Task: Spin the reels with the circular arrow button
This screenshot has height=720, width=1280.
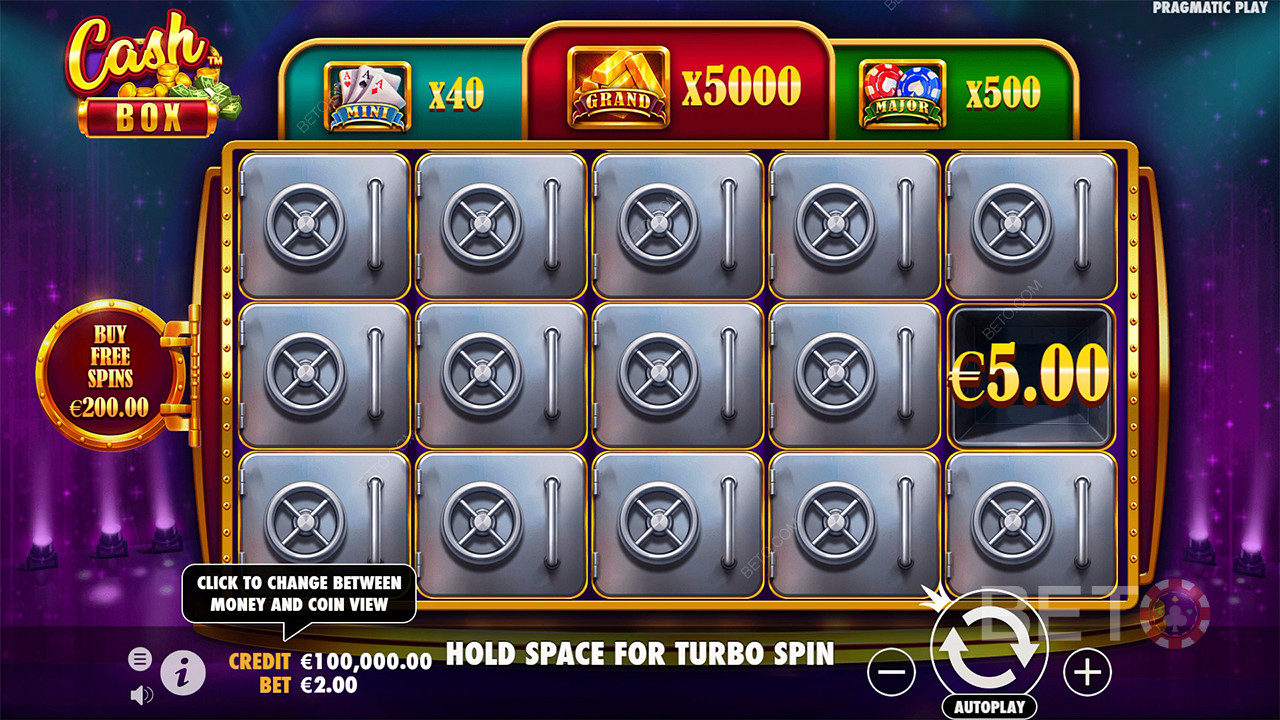Action: point(988,650)
